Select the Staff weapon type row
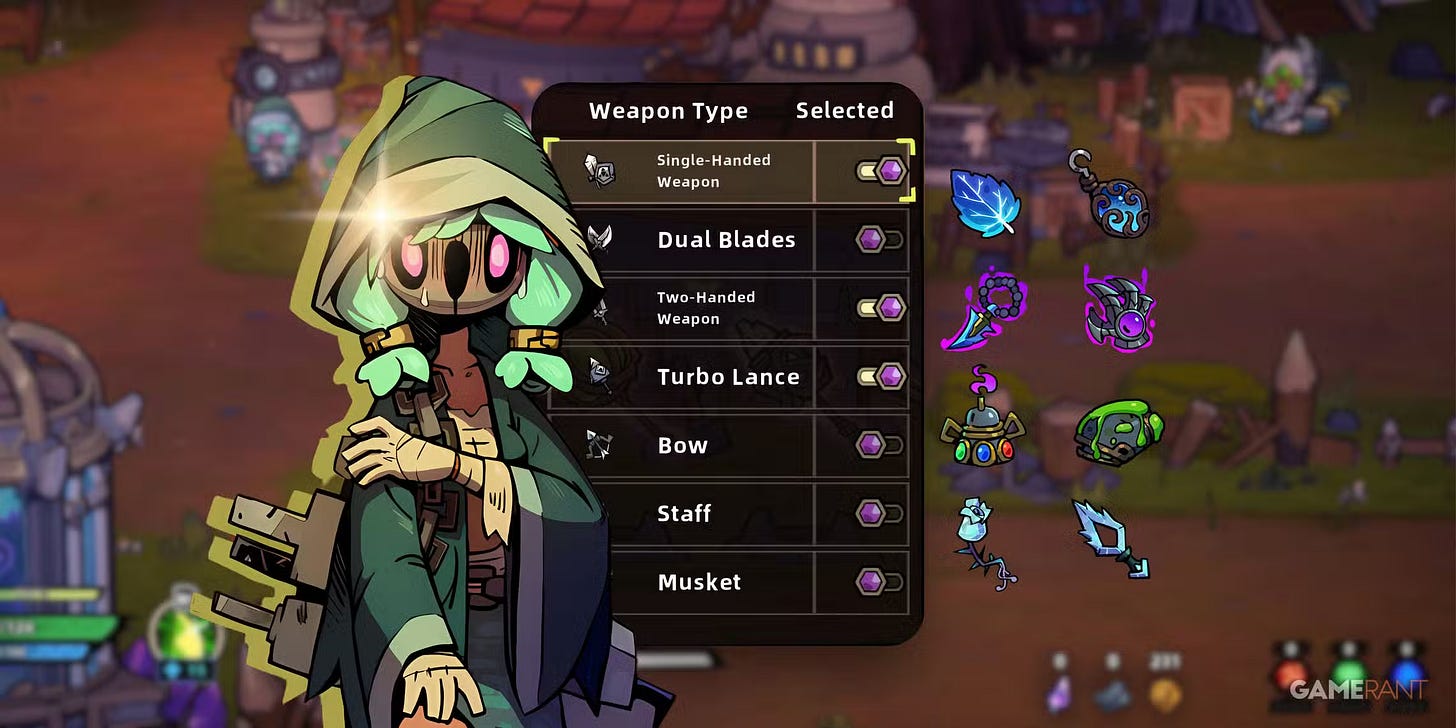This screenshot has width=1456, height=728. coord(684,514)
